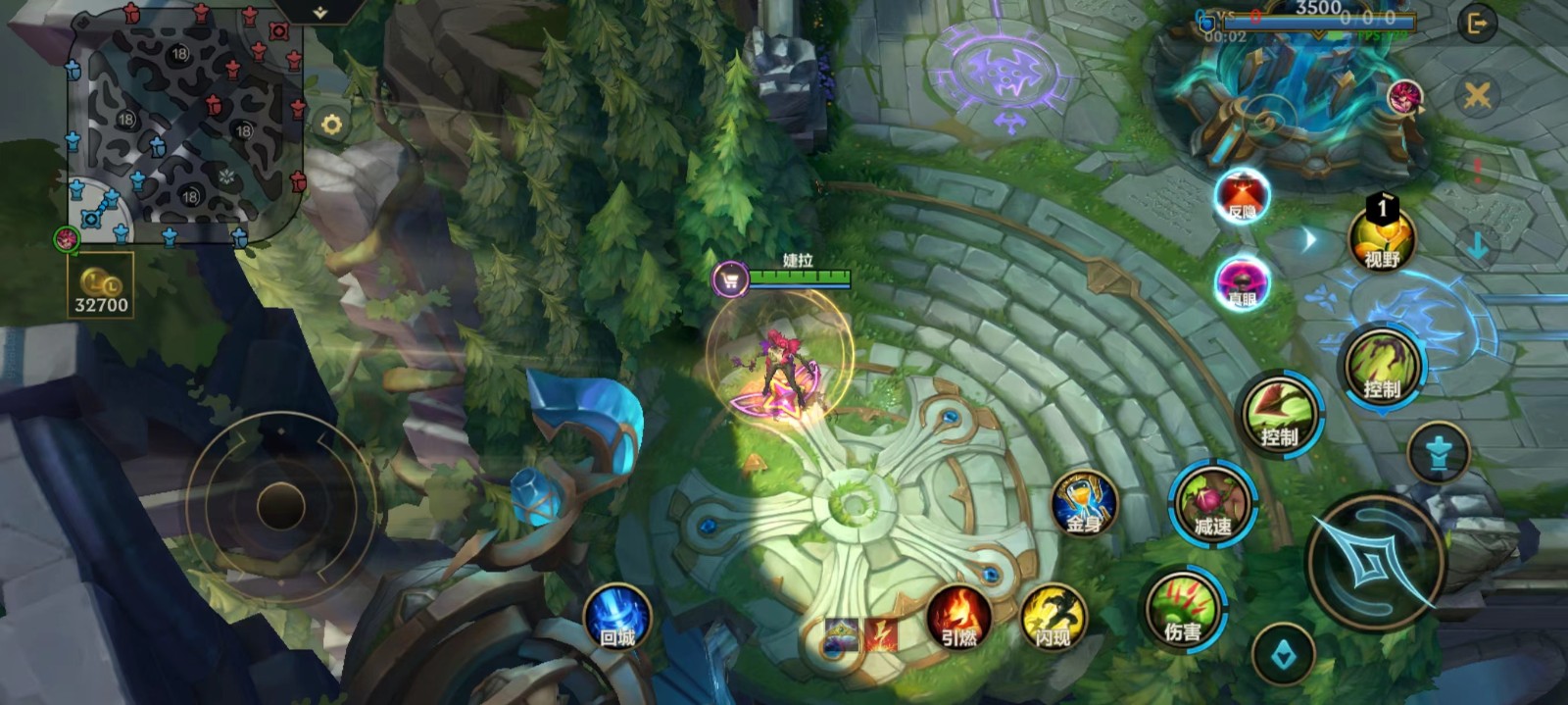
Task: Place a ward with the 视野 button
Action: pyautogui.click(x=1382, y=238)
